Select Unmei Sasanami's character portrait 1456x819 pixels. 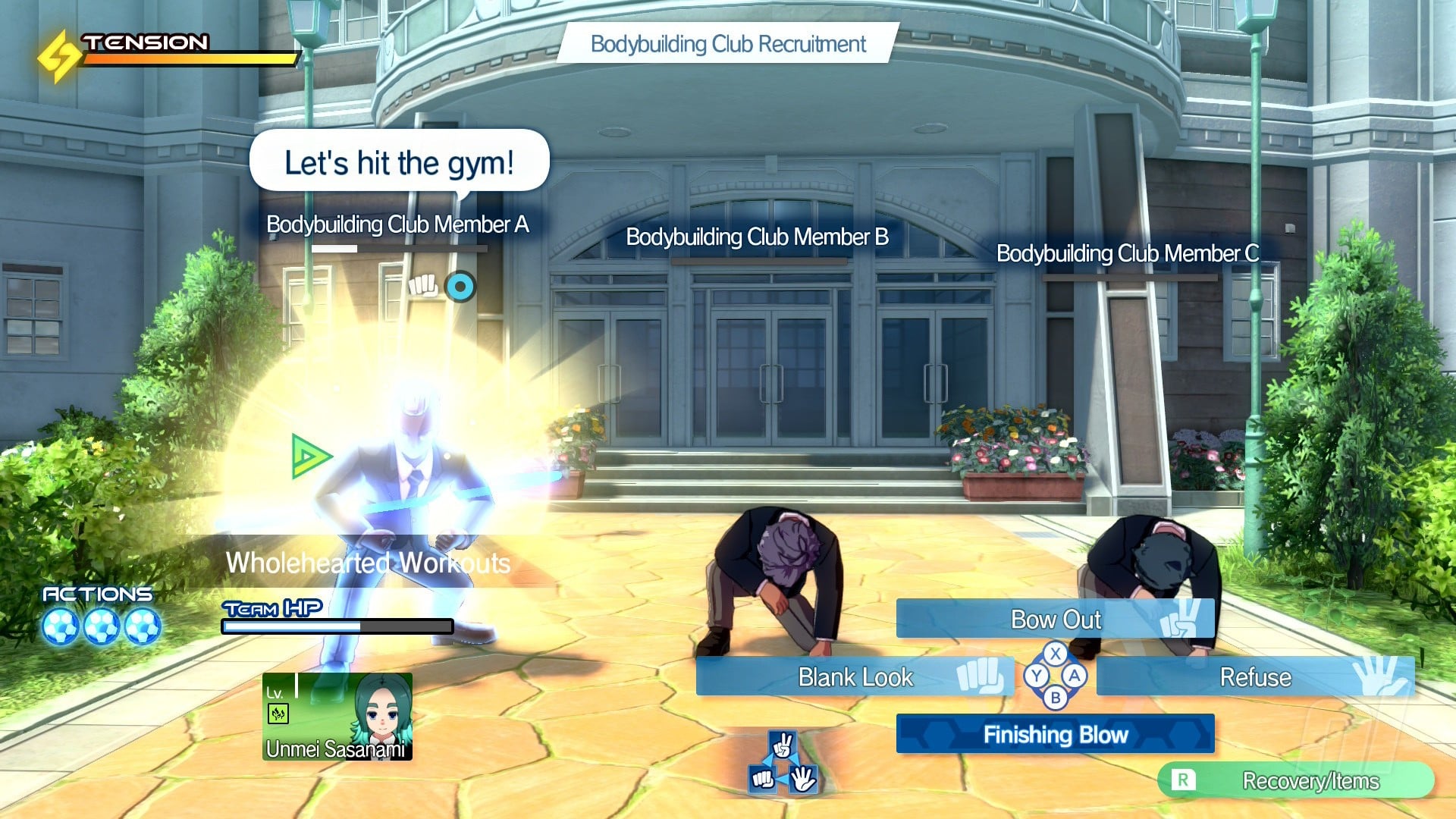[x=337, y=717]
